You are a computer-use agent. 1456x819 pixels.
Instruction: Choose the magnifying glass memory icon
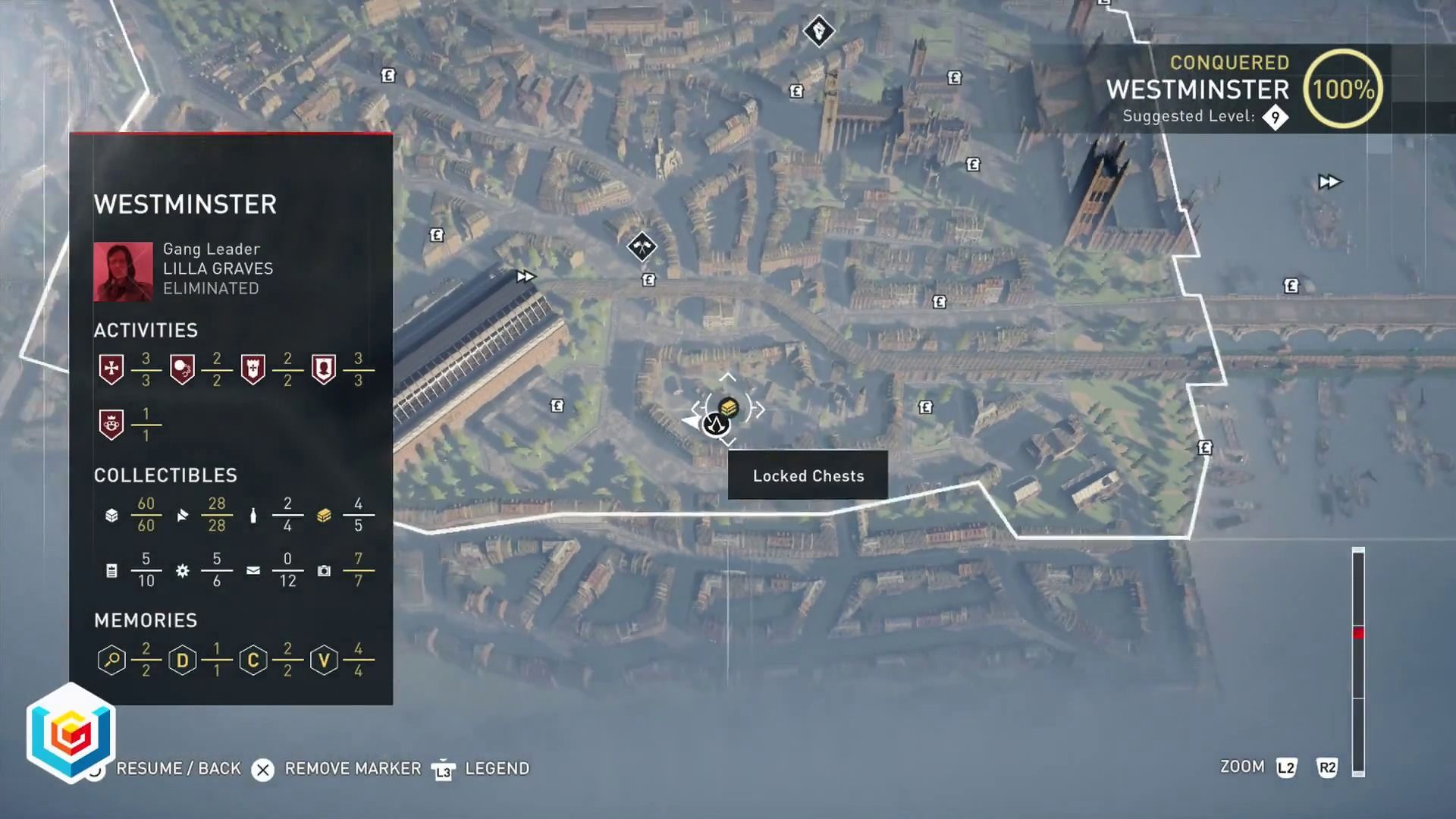click(x=111, y=660)
